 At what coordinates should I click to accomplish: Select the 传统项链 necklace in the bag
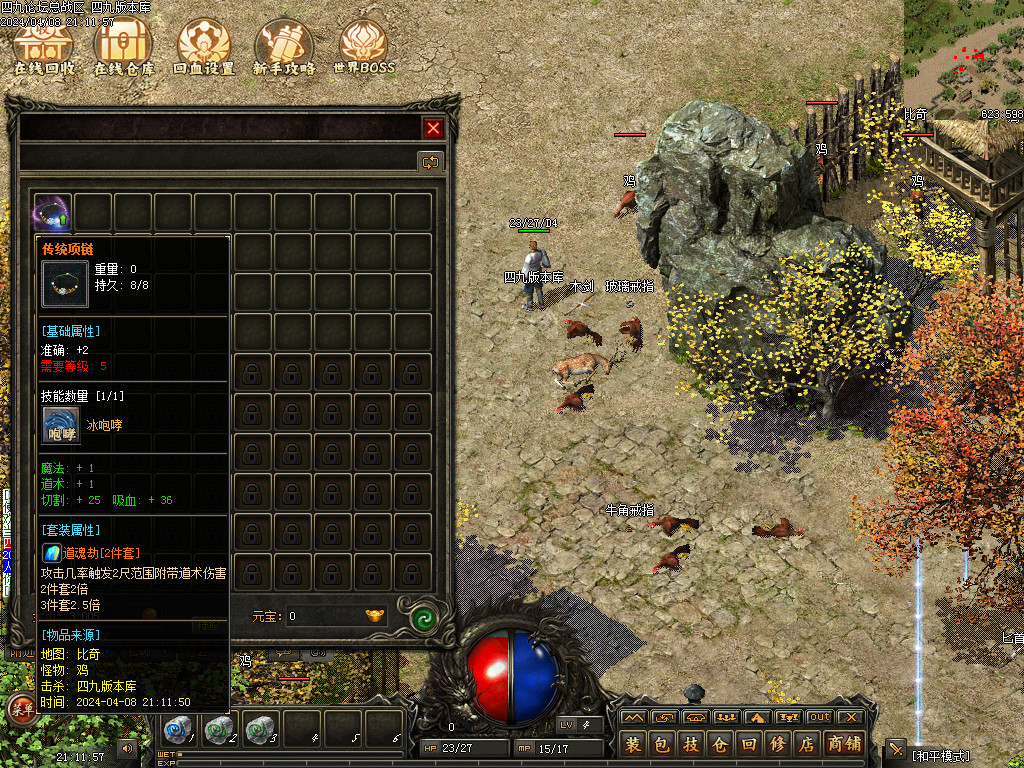tap(52, 212)
